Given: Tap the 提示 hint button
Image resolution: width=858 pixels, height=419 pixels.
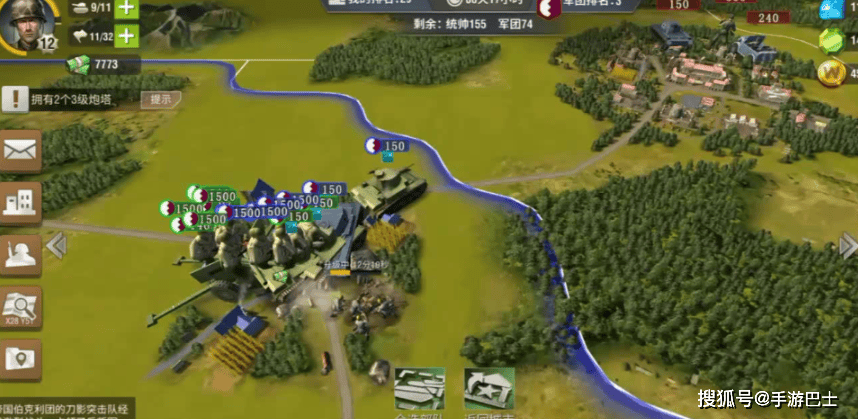Looking at the screenshot, I should click(x=160, y=99).
